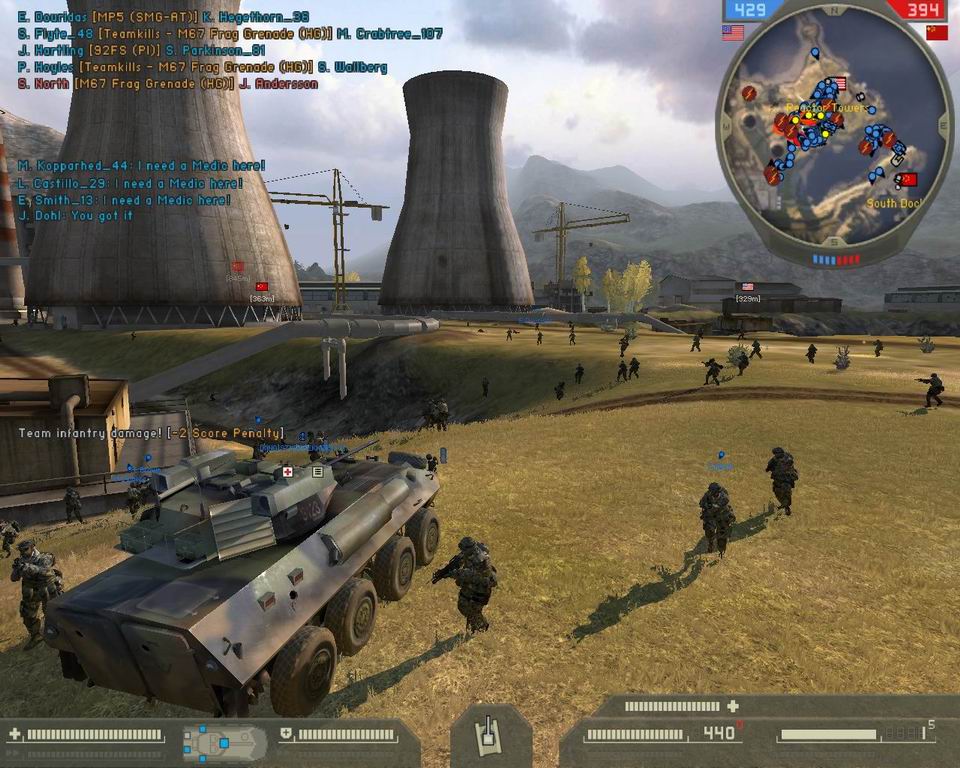Select the tank weapon icon
The height and width of the screenshot is (768, 960).
[491, 737]
